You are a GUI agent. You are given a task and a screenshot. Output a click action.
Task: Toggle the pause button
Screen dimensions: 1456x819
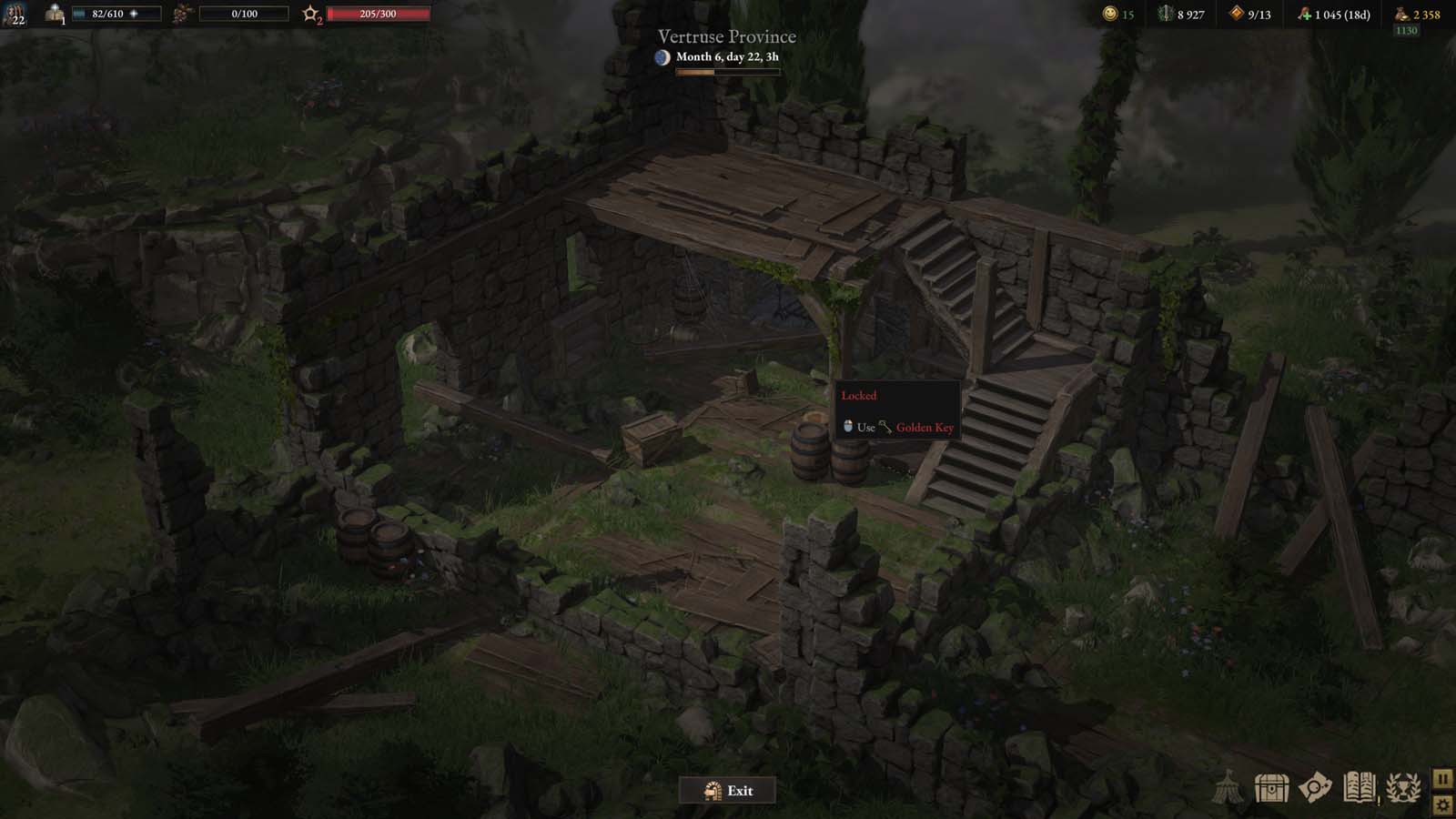(1443, 780)
